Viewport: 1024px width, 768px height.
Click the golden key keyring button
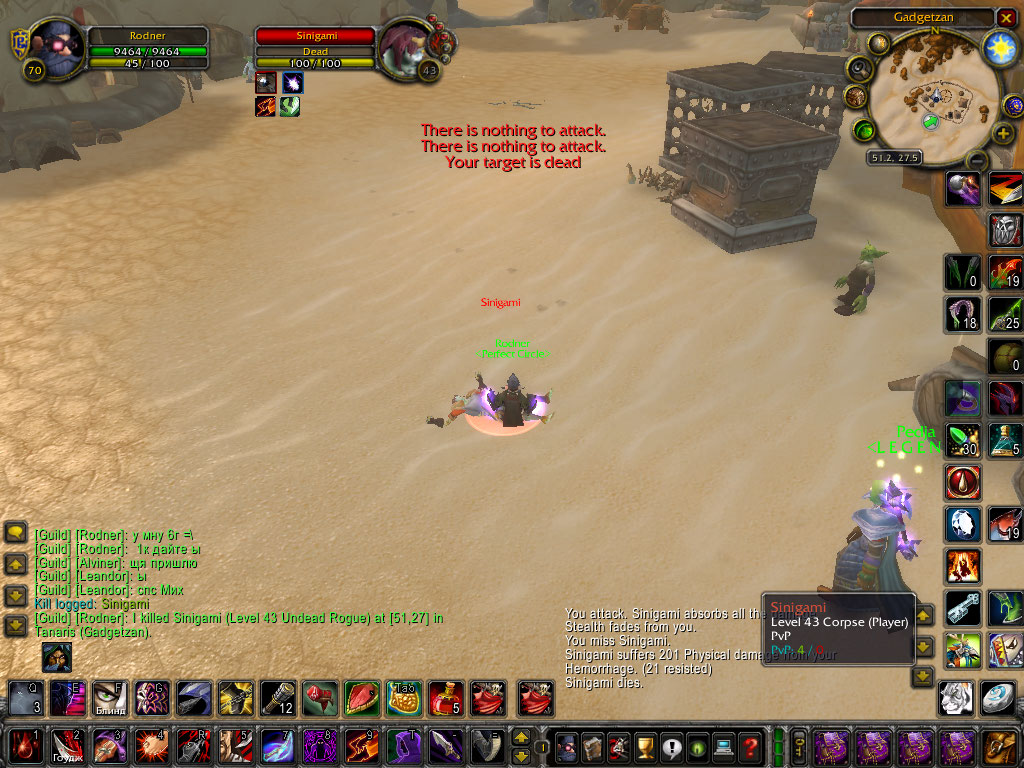(x=800, y=746)
